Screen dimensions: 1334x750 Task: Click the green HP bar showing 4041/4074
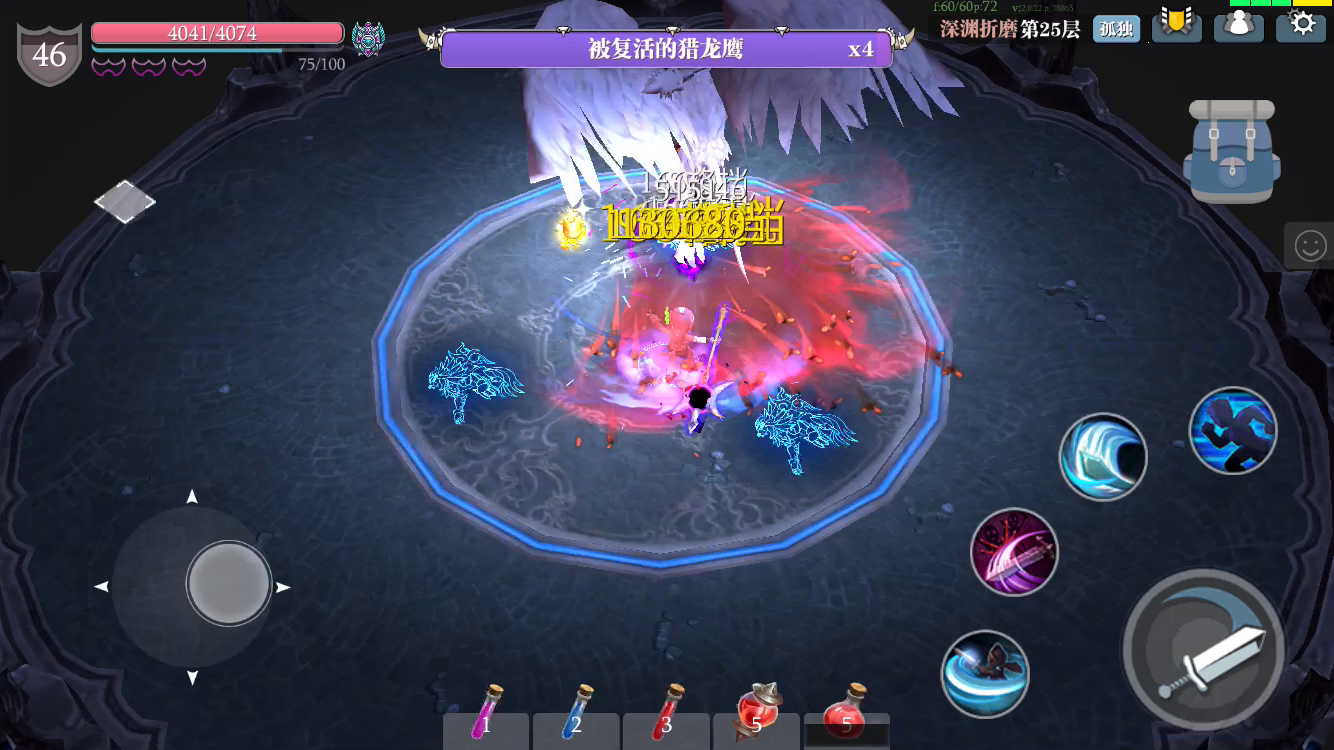217,33
